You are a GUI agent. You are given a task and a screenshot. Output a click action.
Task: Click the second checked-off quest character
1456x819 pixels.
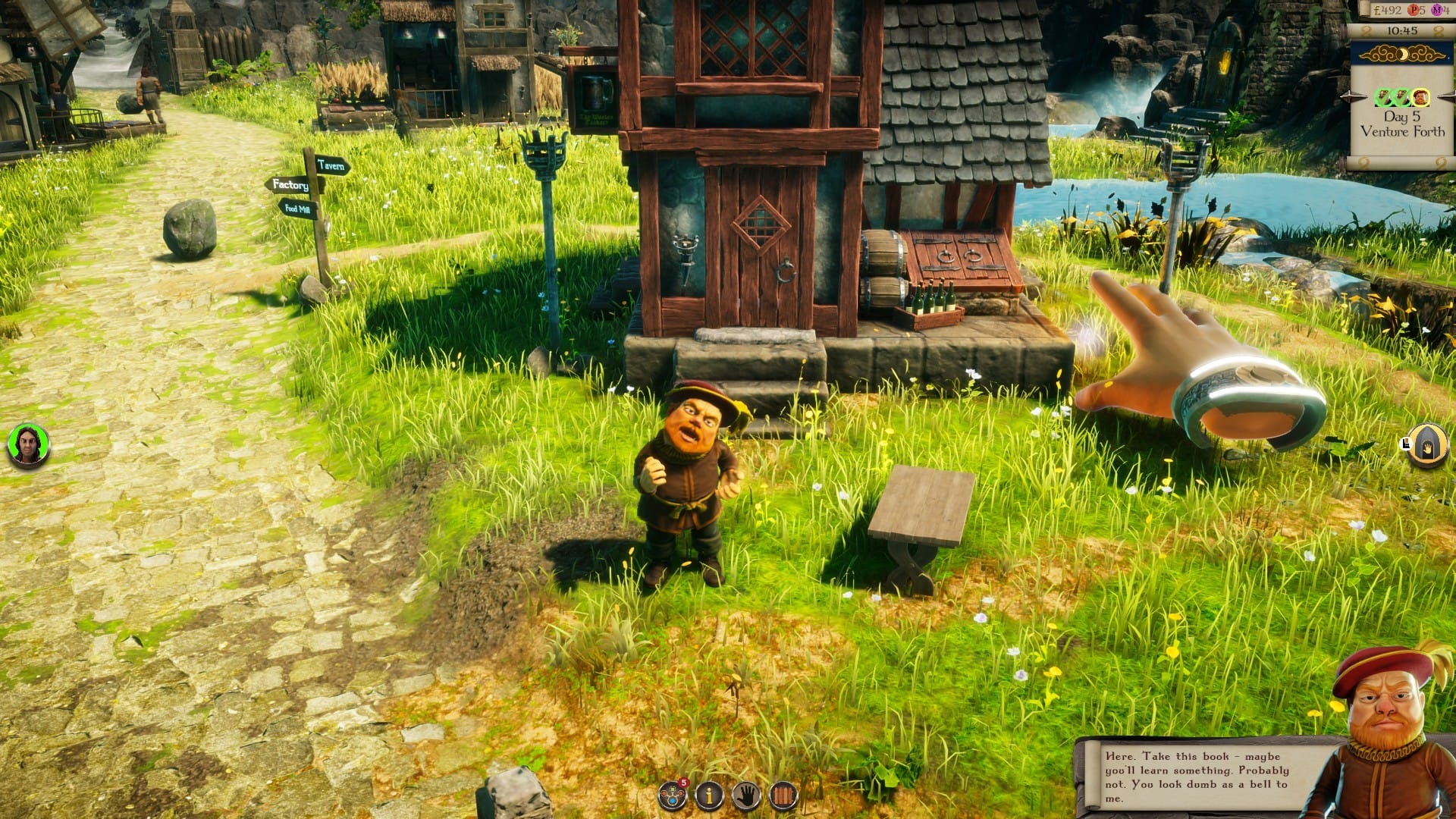click(x=1401, y=96)
